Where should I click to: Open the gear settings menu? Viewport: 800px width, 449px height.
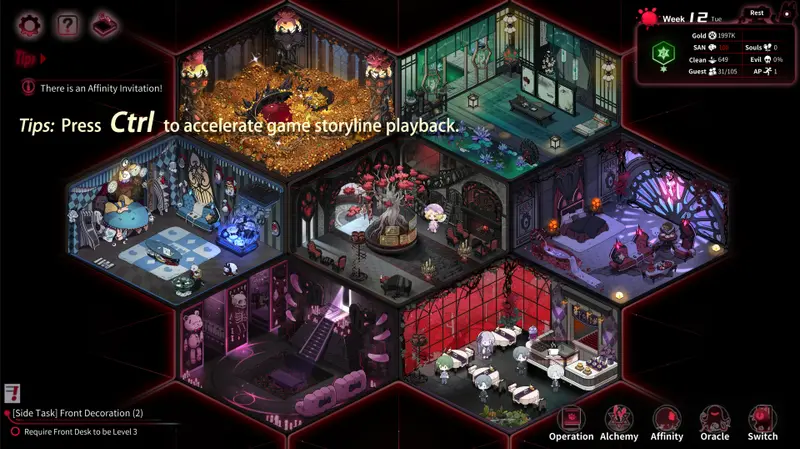30,23
